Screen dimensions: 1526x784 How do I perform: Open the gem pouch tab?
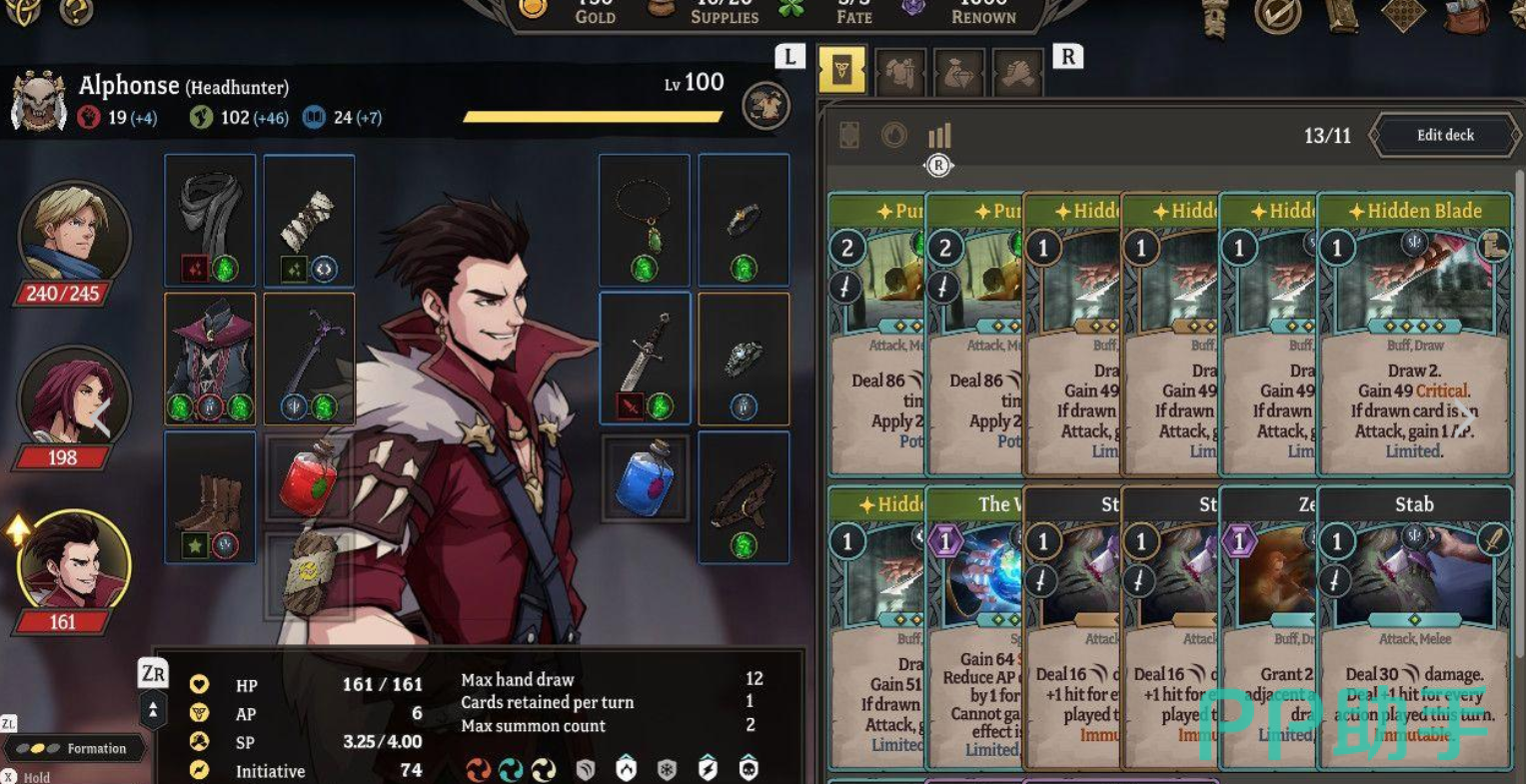point(958,73)
